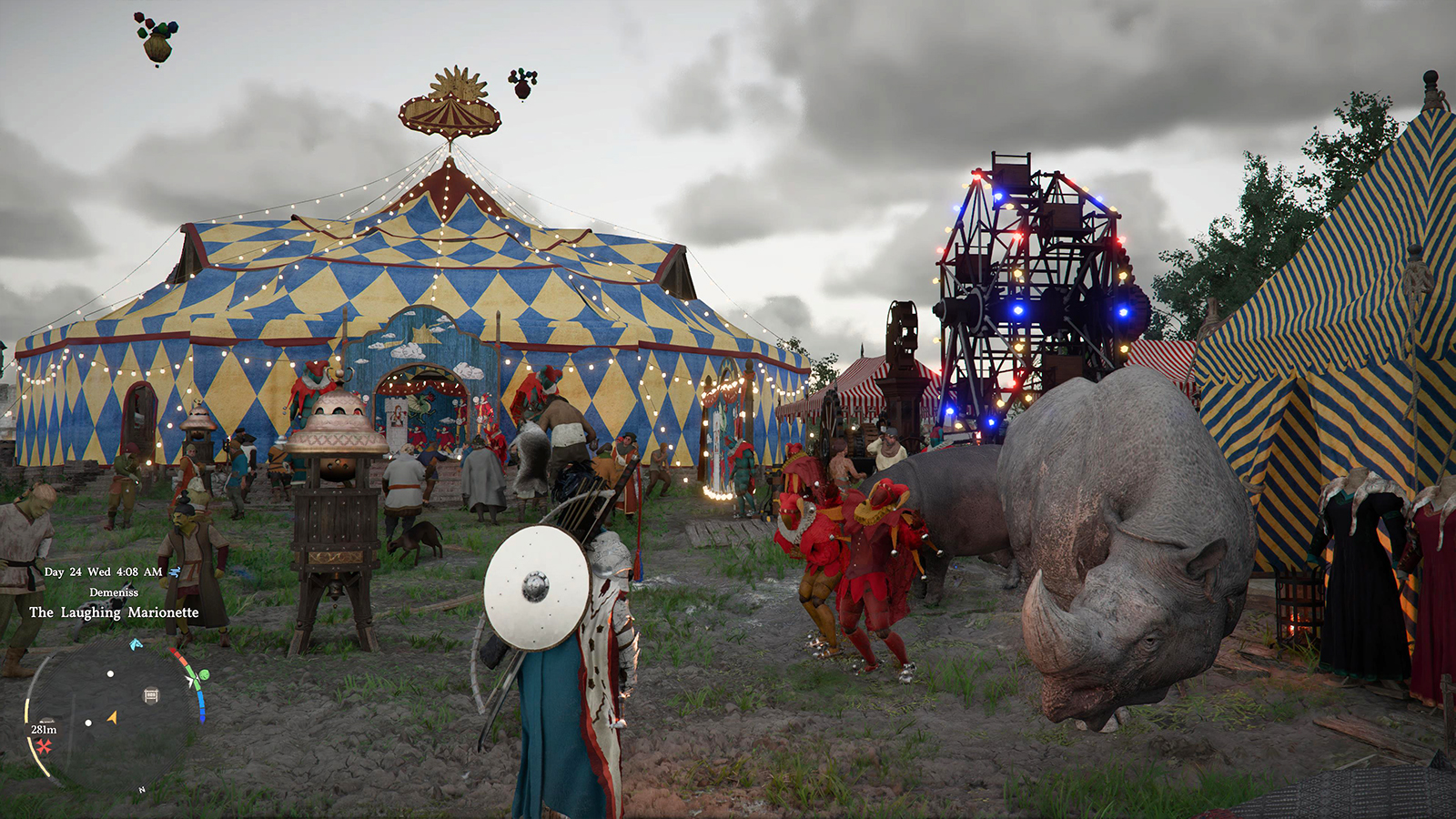
Task: Select the cyan quest marker above the minimap
Action: point(135,644)
